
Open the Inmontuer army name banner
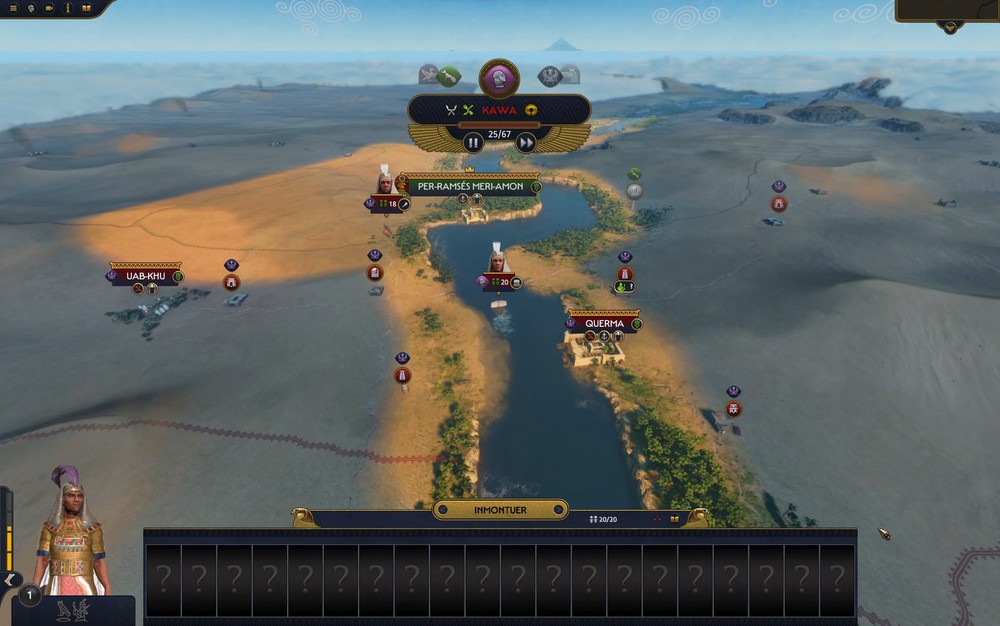coord(500,510)
